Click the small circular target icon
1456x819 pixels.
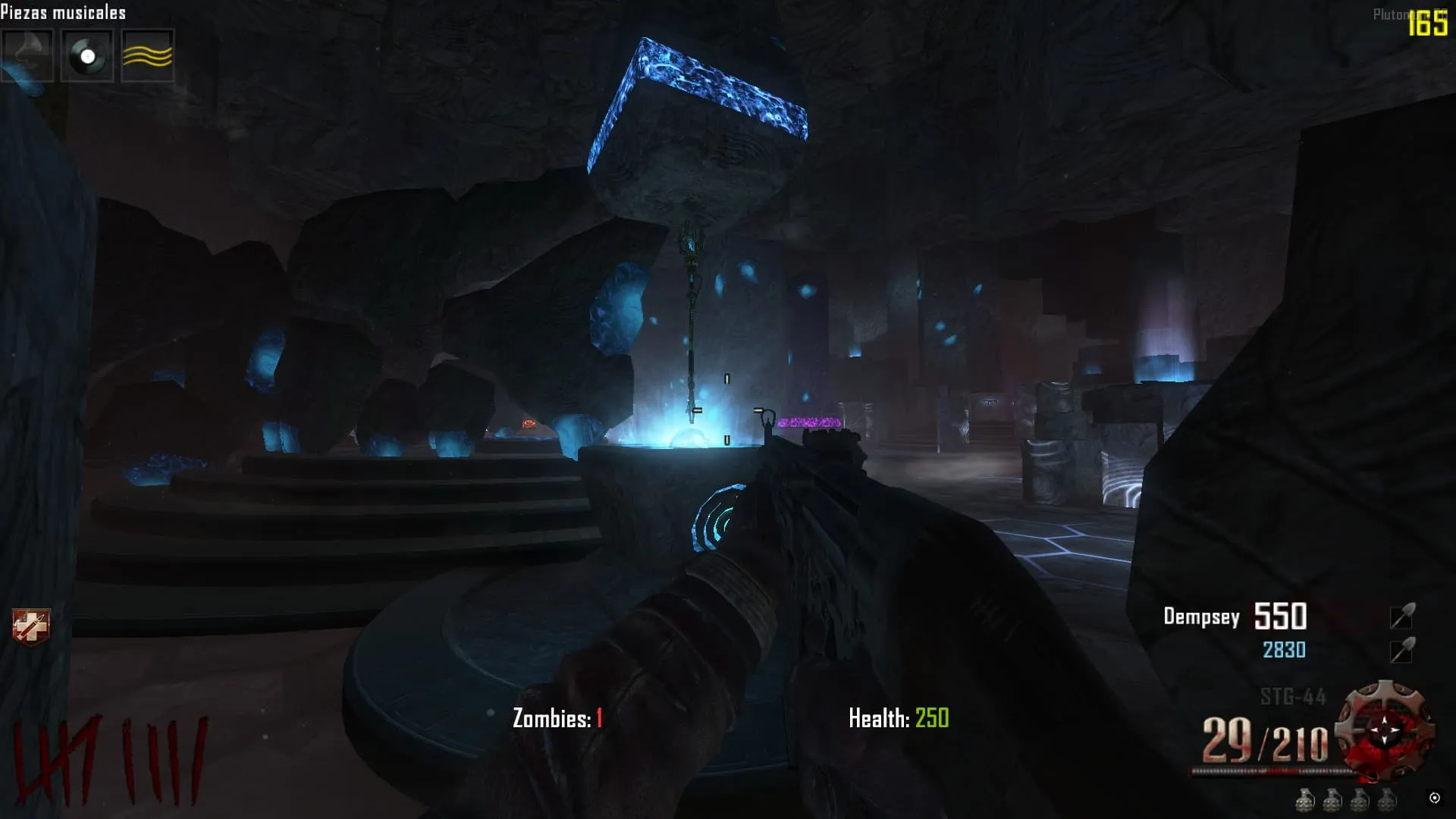click(x=1434, y=798)
